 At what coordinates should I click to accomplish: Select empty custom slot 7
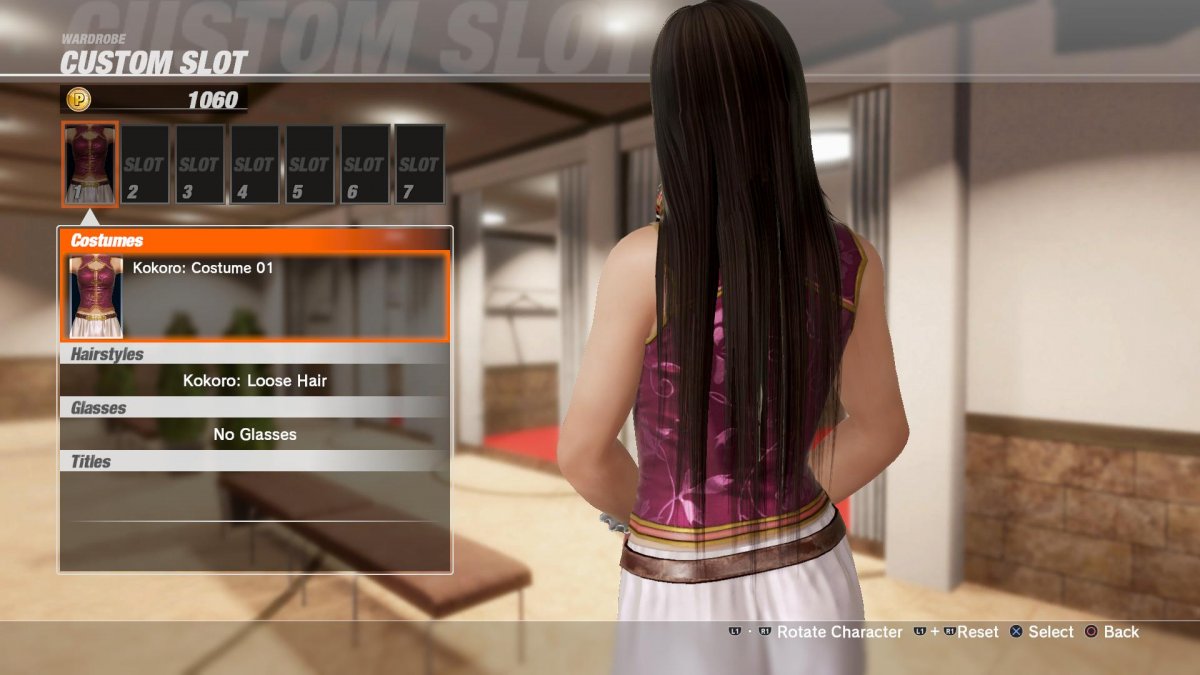pos(418,164)
